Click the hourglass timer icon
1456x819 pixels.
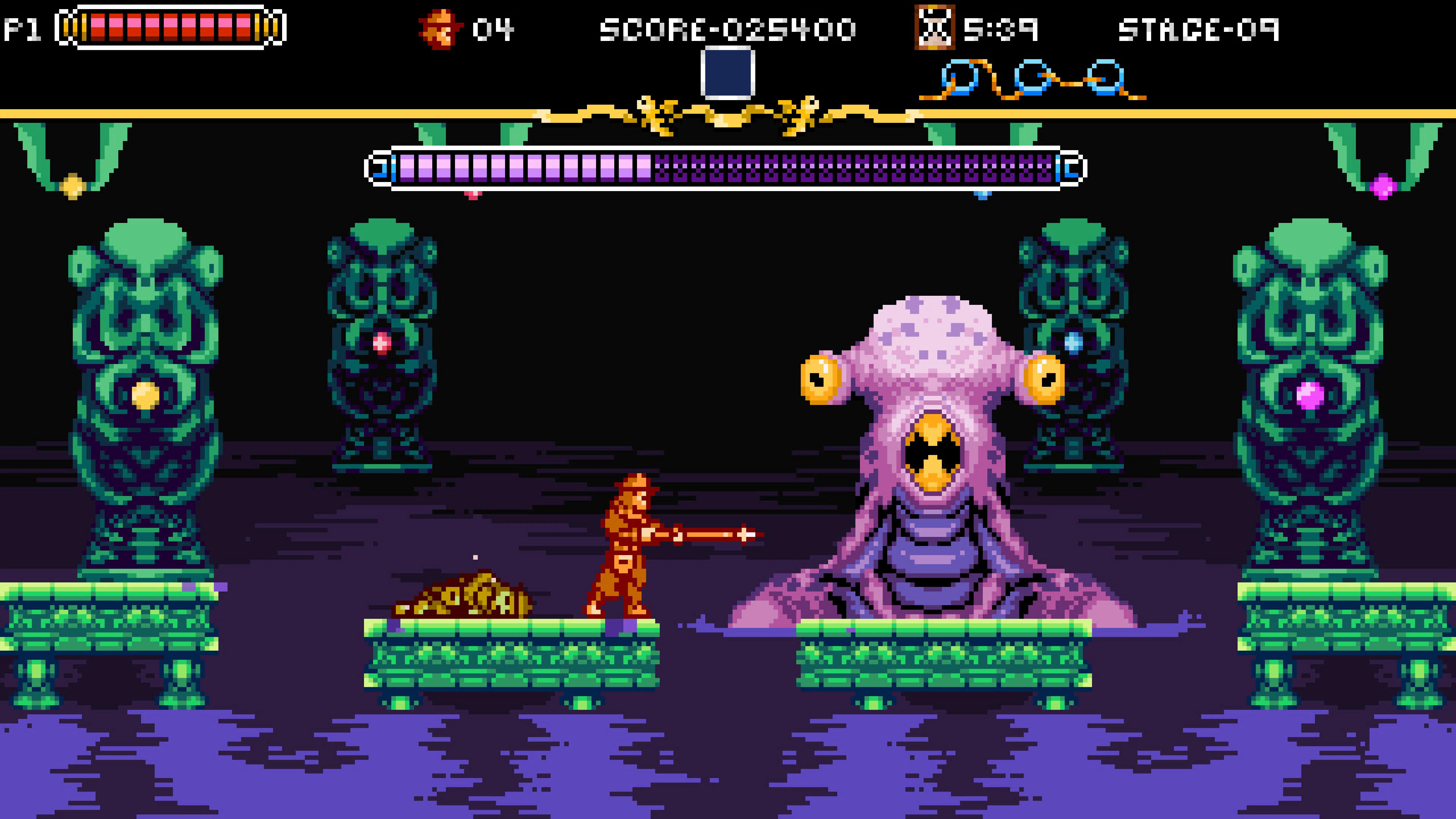click(x=934, y=28)
